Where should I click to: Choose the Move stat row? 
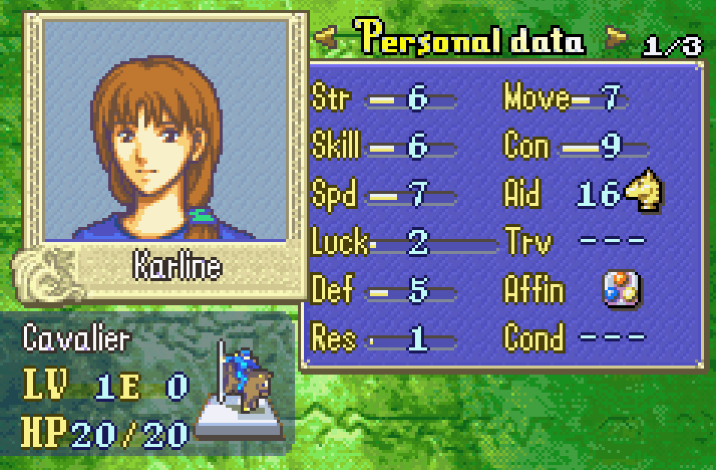click(565, 99)
